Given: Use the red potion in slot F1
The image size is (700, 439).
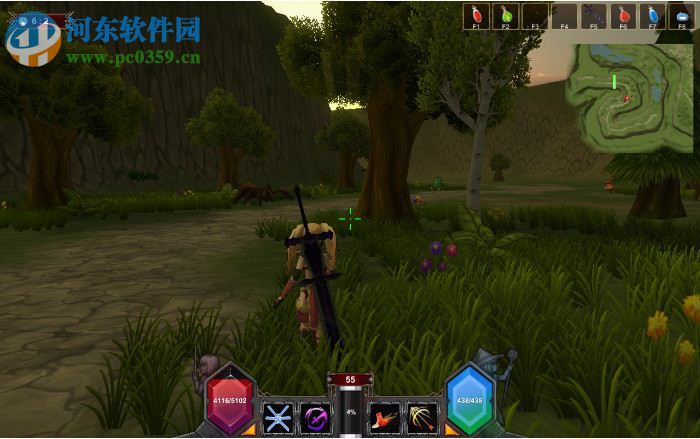Looking at the screenshot, I should [477, 16].
